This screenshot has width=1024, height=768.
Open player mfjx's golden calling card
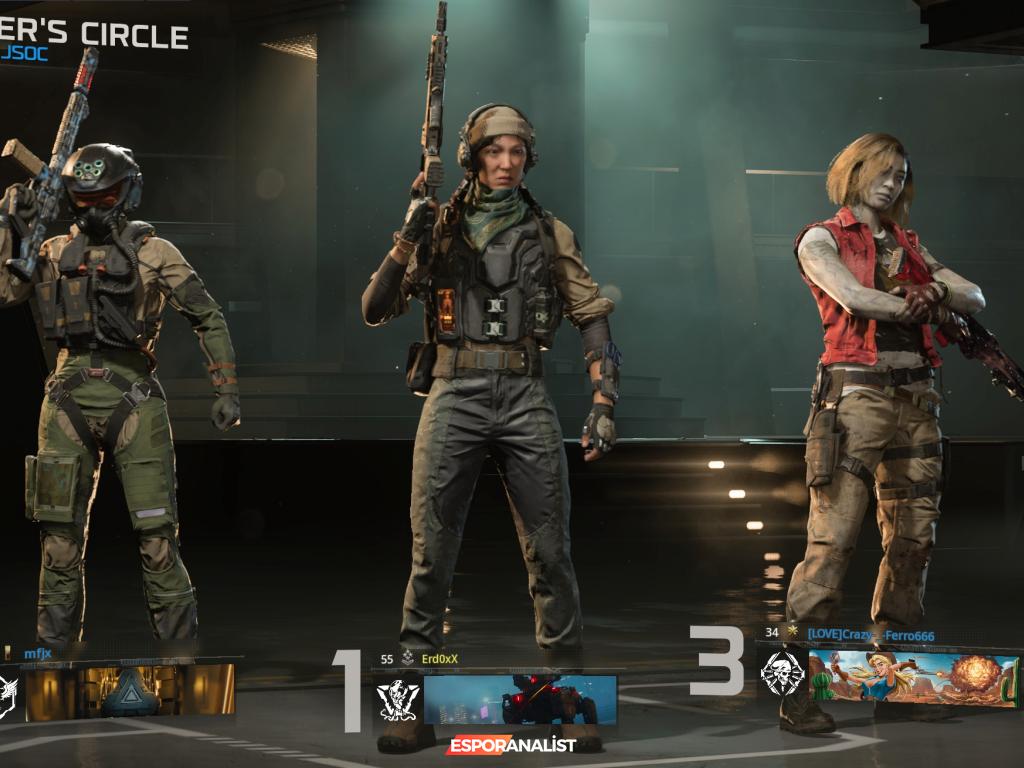tap(130, 692)
